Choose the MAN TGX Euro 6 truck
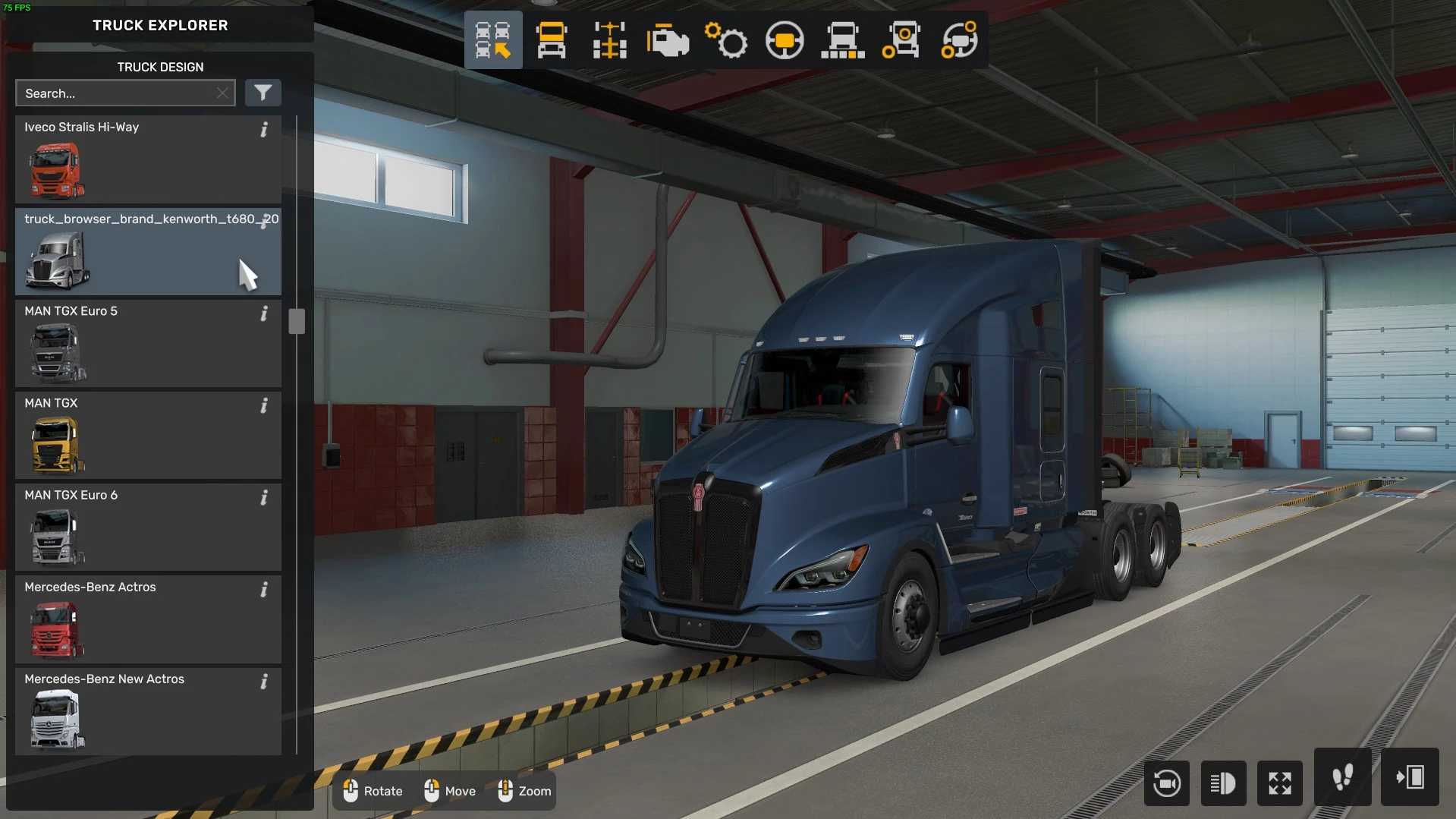Image resolution: width=1456 pixels, height=819 pixels. (148, 527)
